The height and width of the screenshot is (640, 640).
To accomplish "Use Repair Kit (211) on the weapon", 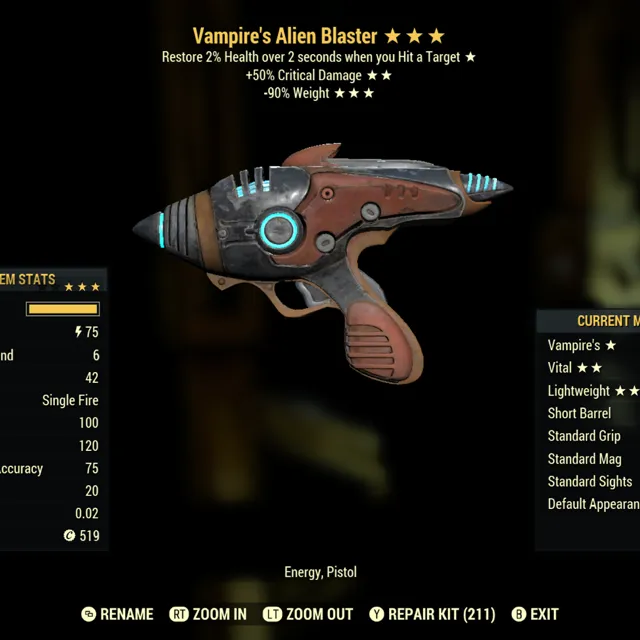I will [432, 614].
